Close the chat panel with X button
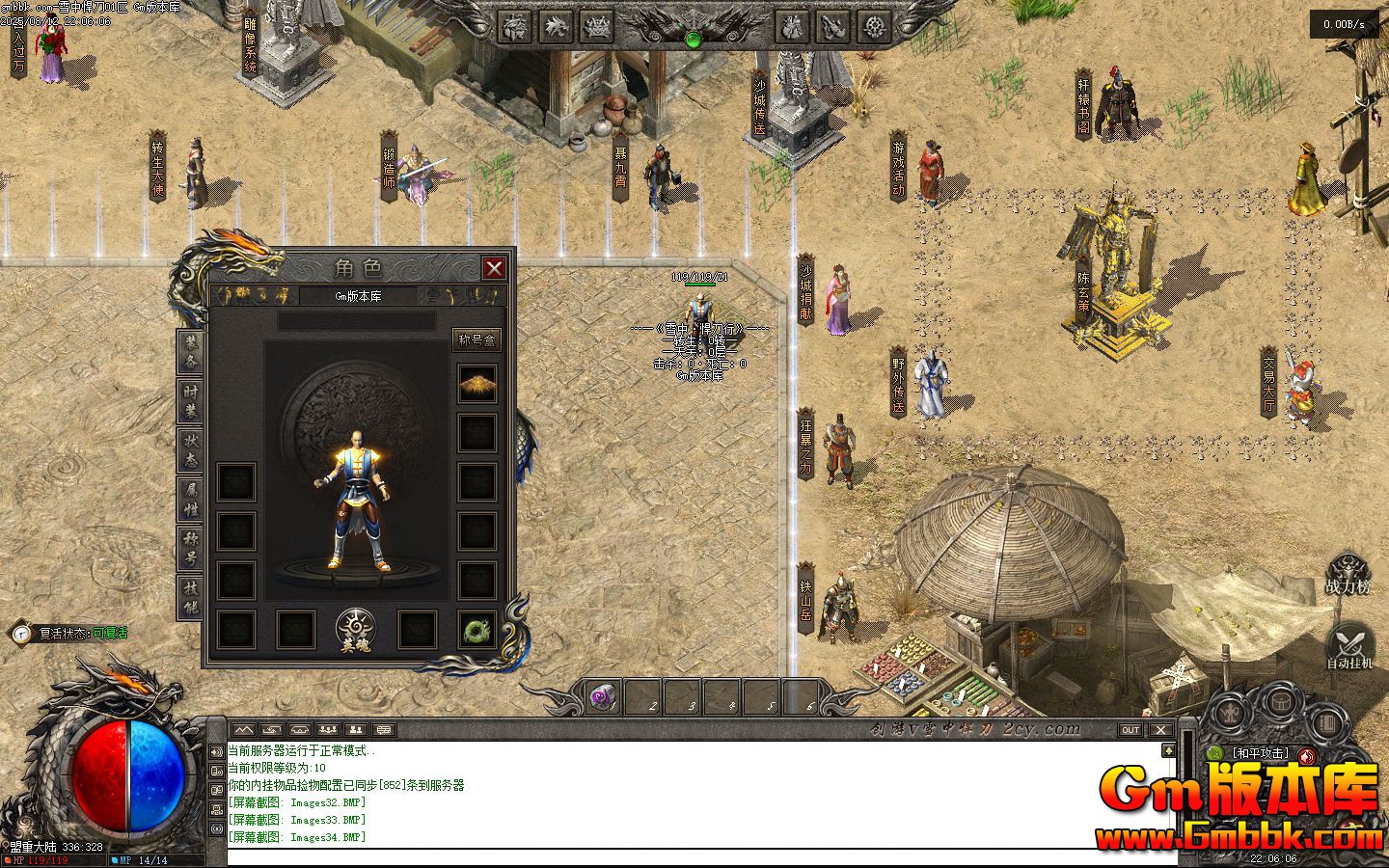 (x=1160, y=730)
